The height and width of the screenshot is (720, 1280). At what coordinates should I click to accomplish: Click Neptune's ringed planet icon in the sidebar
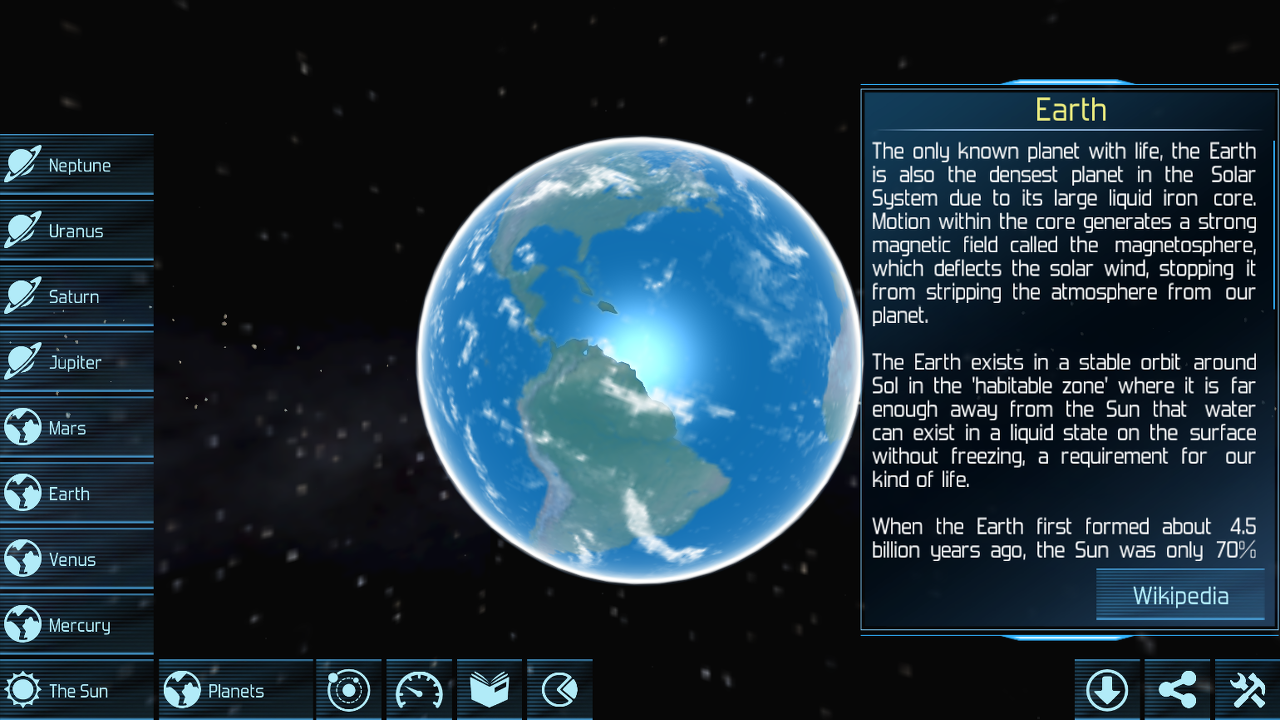click(x=20, y=164)
